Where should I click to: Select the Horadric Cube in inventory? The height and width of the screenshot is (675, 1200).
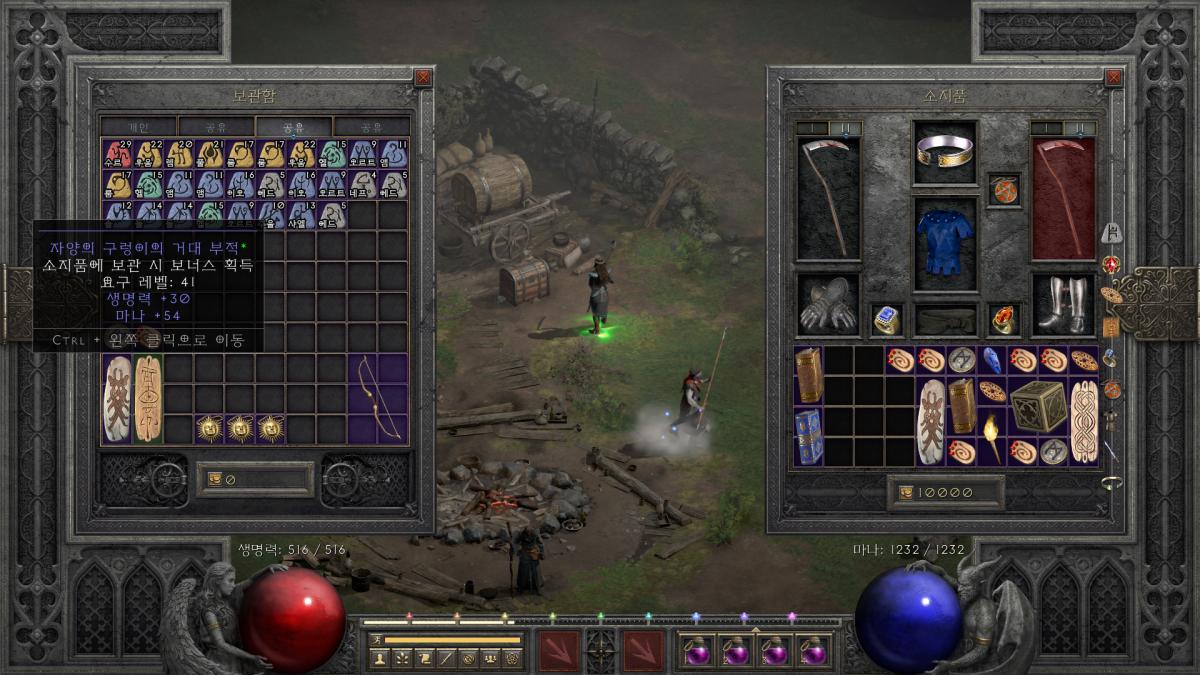[x=1037, y=406]
